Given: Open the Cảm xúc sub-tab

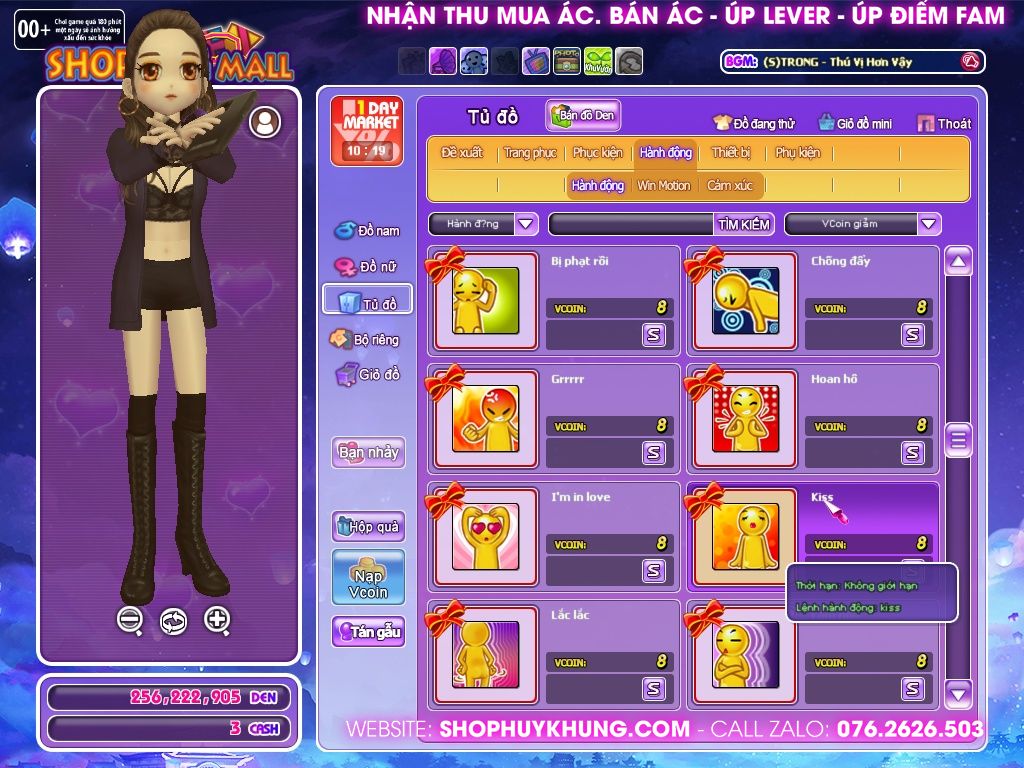Looking at the screenshot, I should 730,186.
